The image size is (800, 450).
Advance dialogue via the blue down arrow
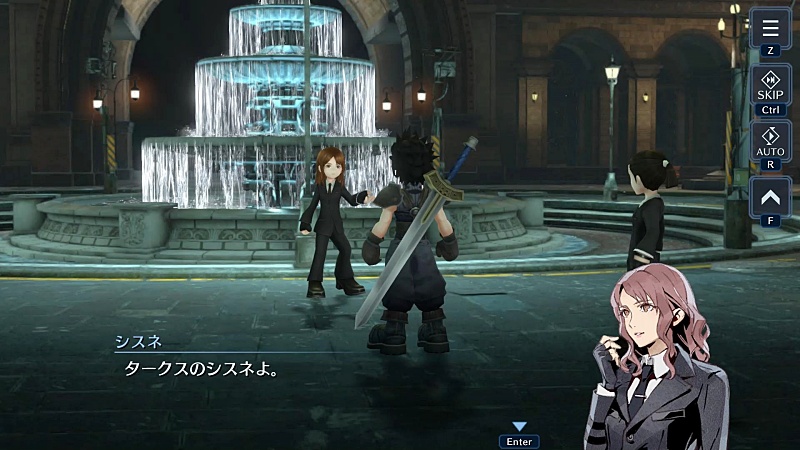[x=519, y=427]
